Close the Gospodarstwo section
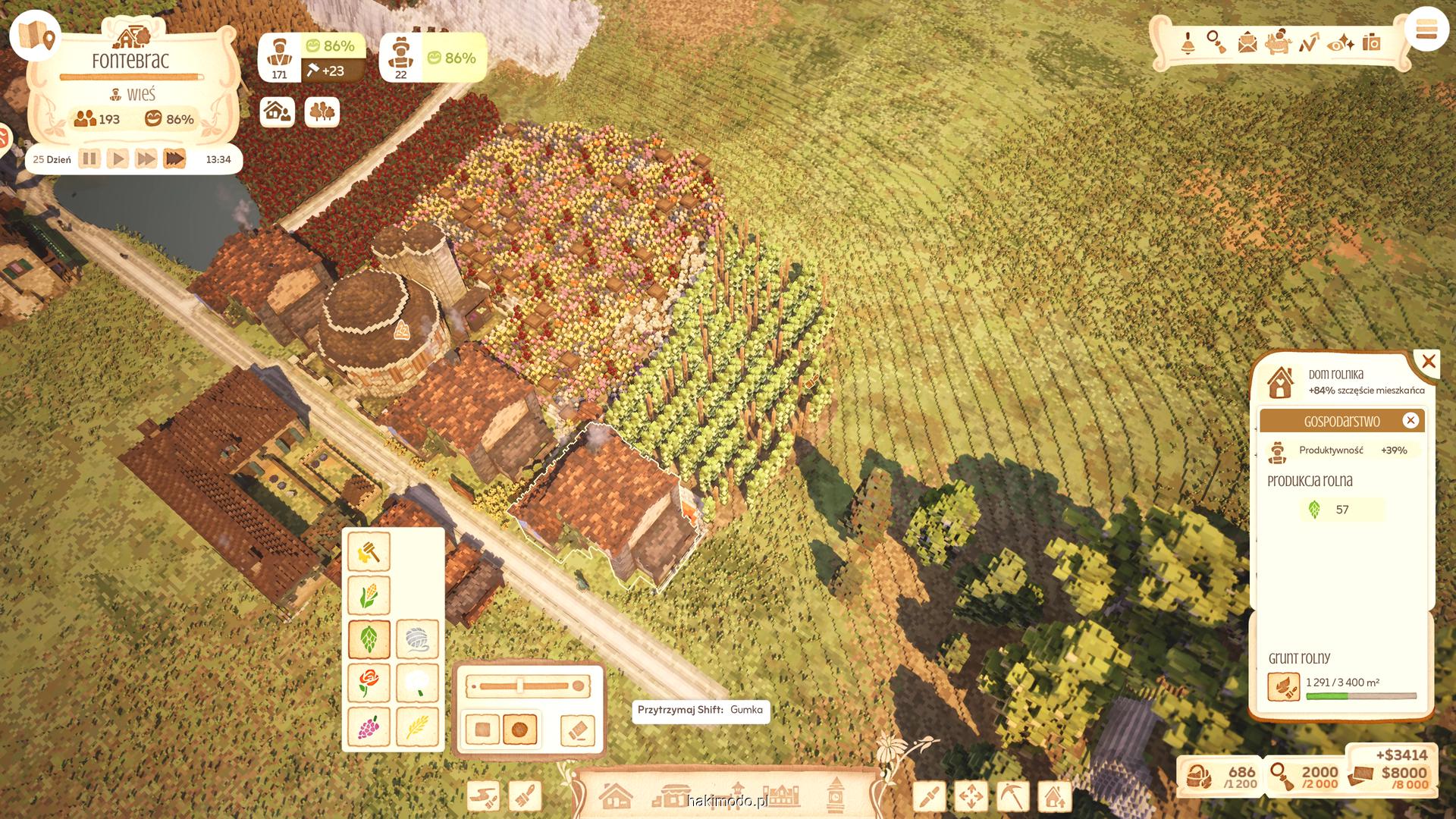Image resolution: width=1456 pixels, height=819 pixels. coord(1410,420)
